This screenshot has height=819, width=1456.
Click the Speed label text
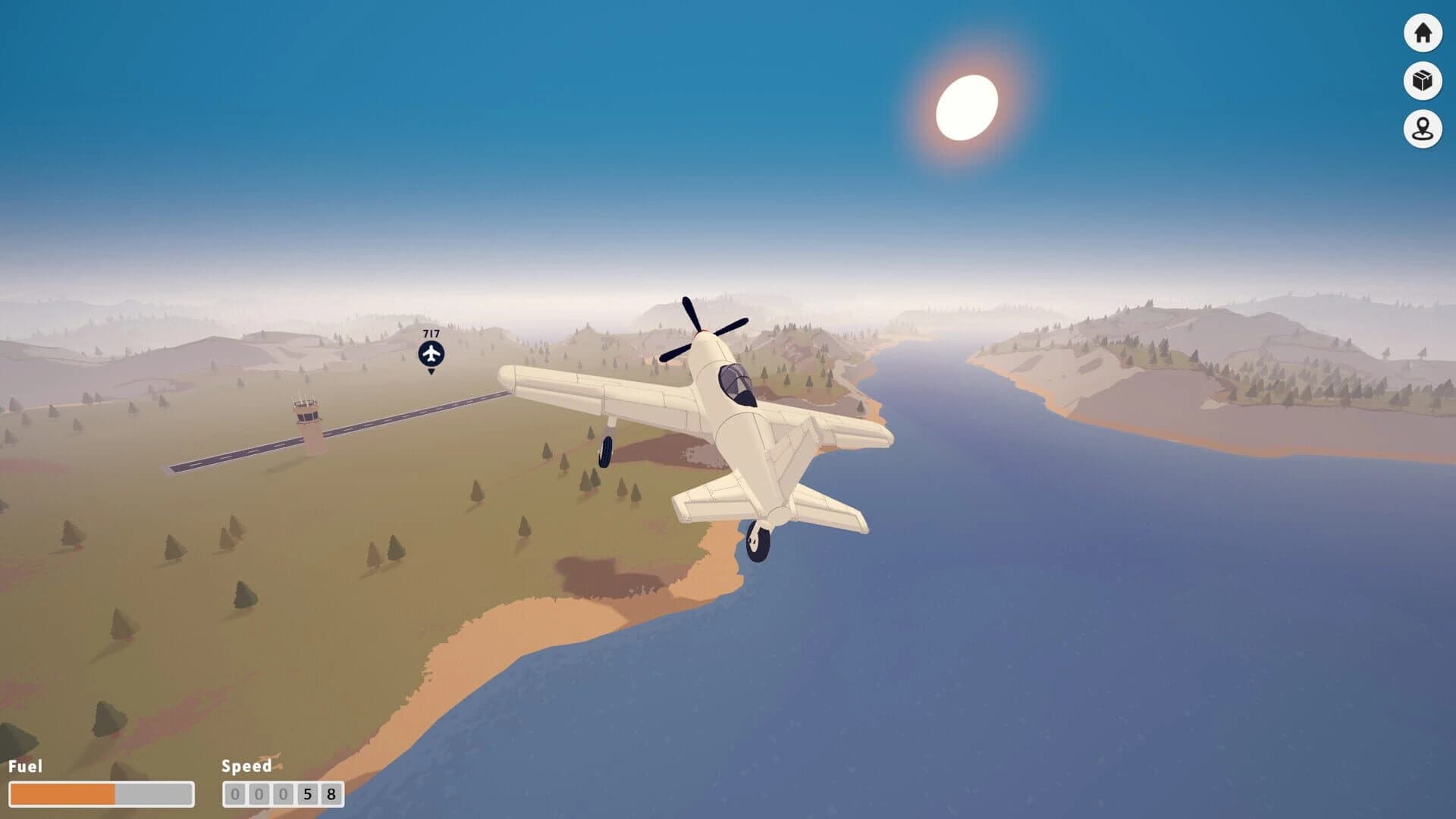point(246,767)
